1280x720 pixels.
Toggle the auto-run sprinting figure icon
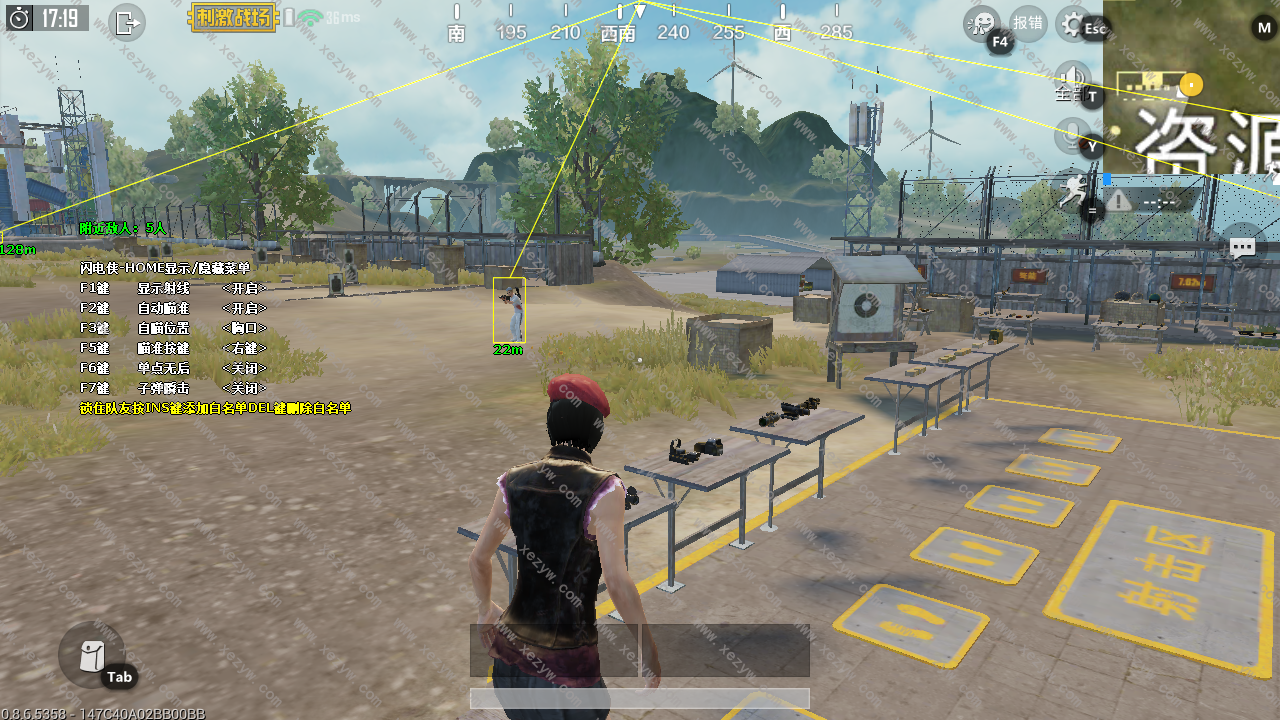[1073, 189]
